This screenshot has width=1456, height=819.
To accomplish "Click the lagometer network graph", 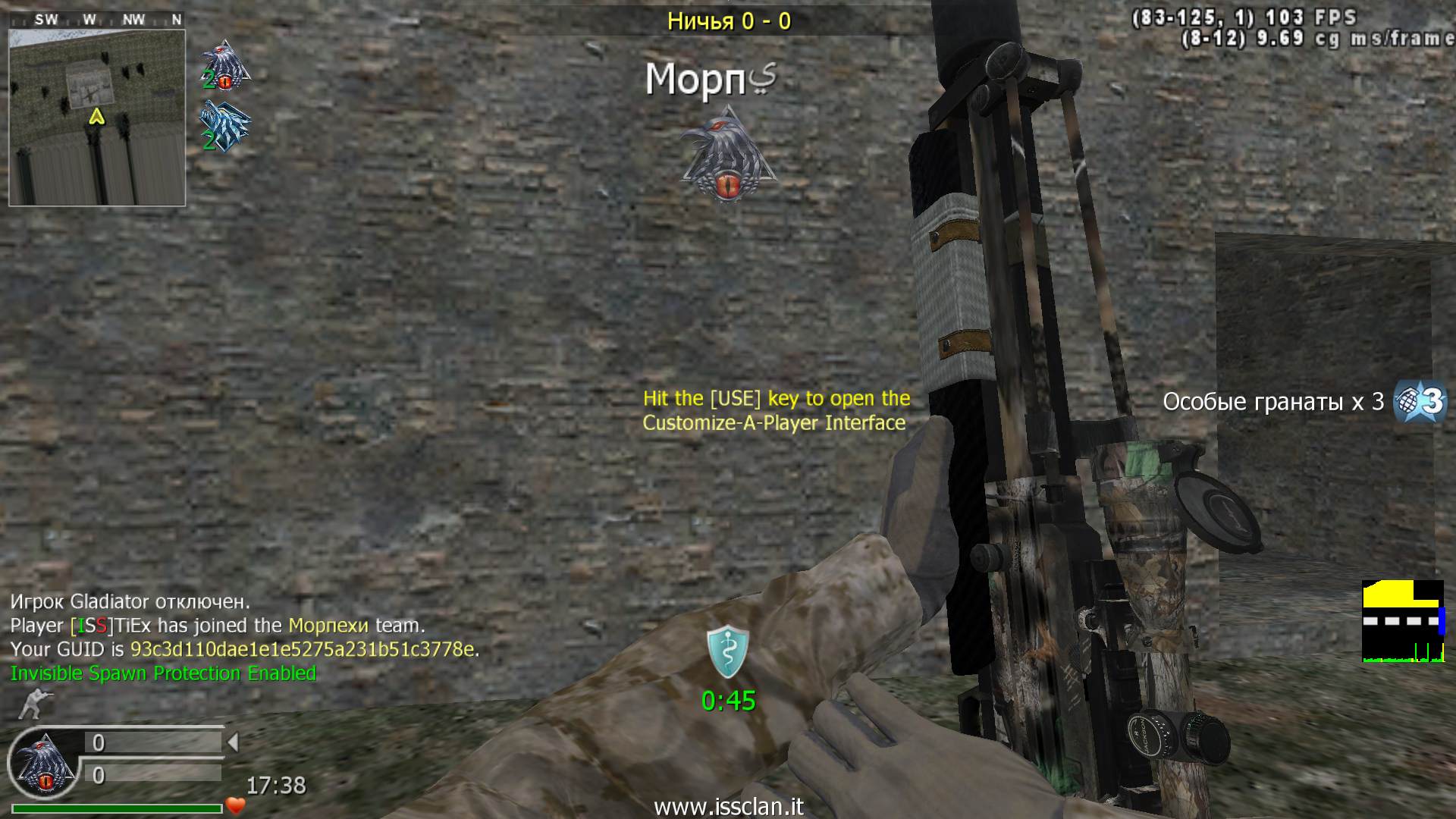I will (x=1403, y=622).
